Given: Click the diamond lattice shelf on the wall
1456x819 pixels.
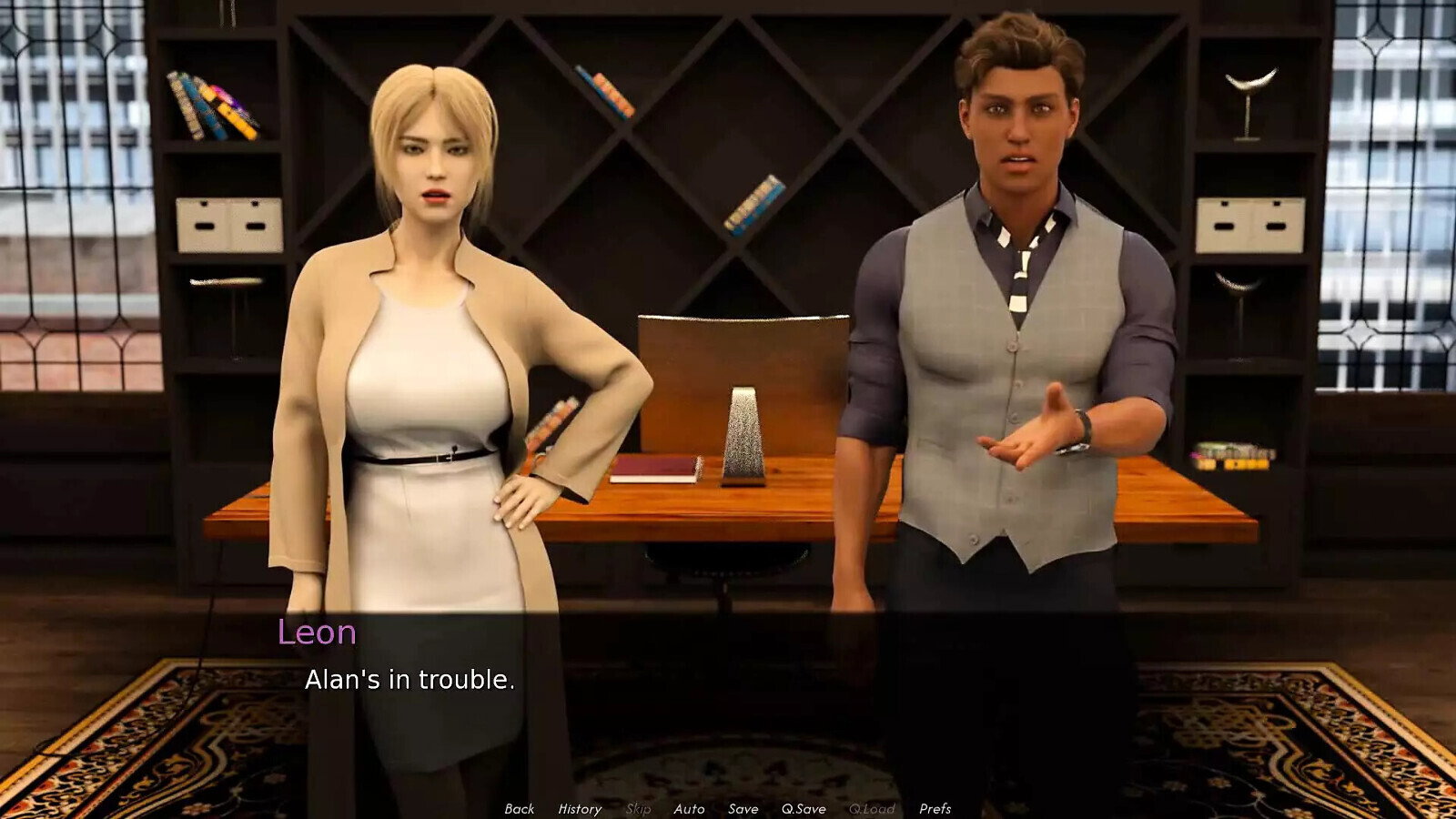Looking at the screenshot, I should 728,164.
